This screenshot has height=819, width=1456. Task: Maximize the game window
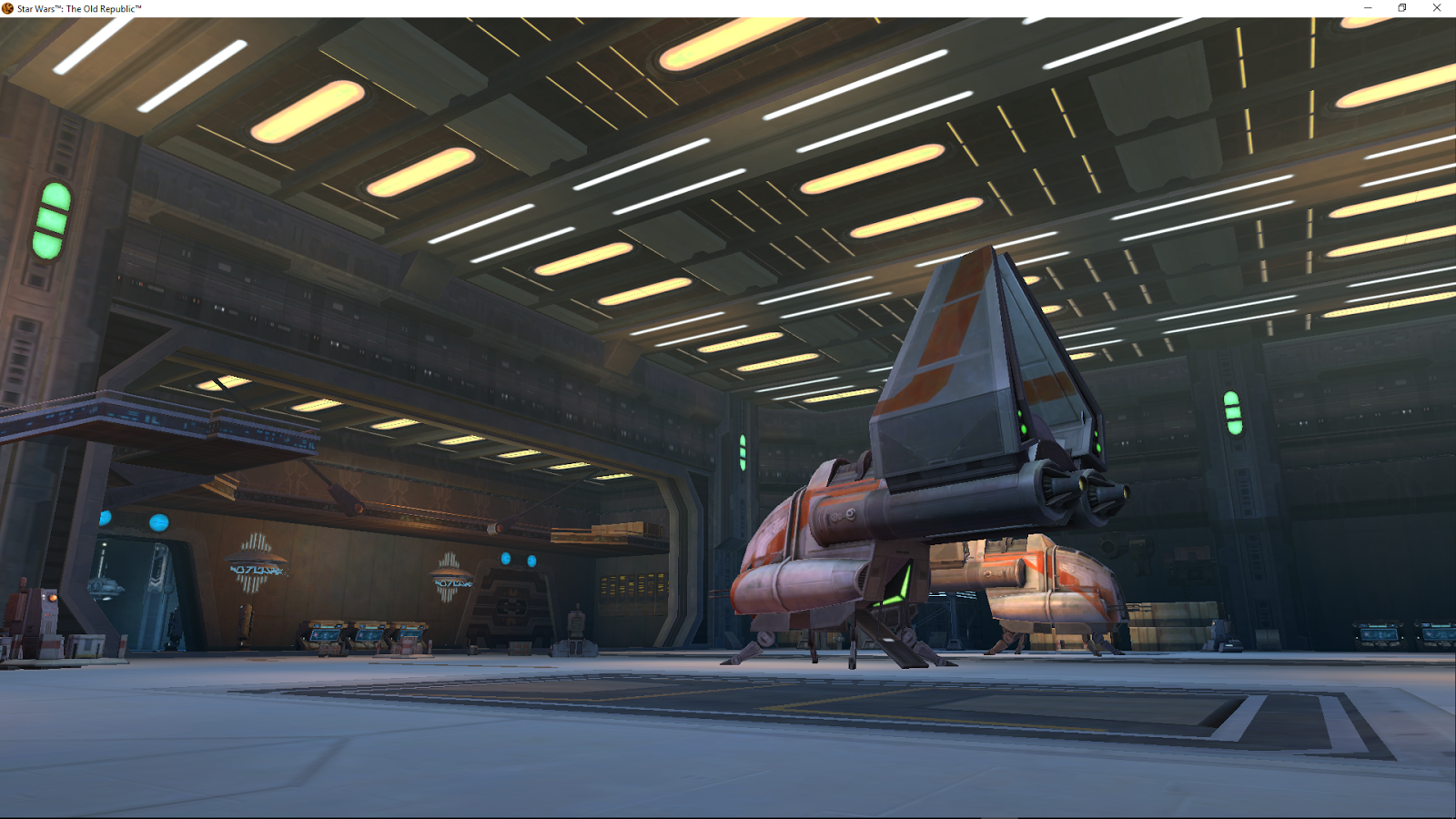coord(1401,7)
